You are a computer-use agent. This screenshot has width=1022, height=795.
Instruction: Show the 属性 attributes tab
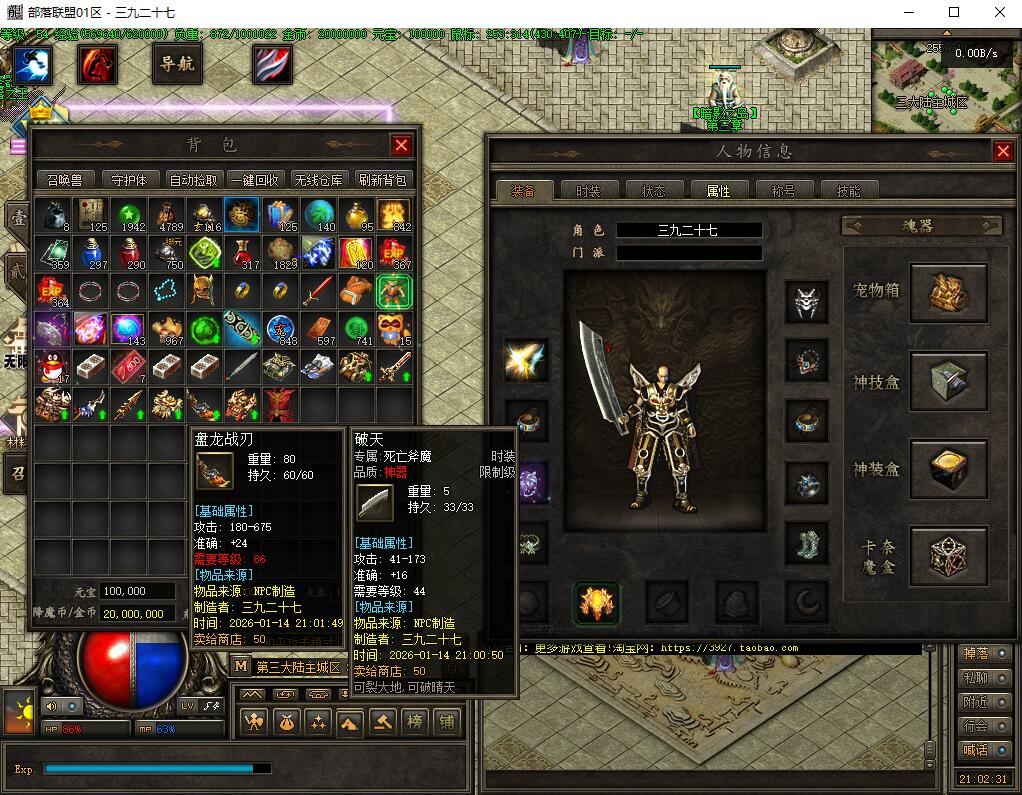click(718, 190)
